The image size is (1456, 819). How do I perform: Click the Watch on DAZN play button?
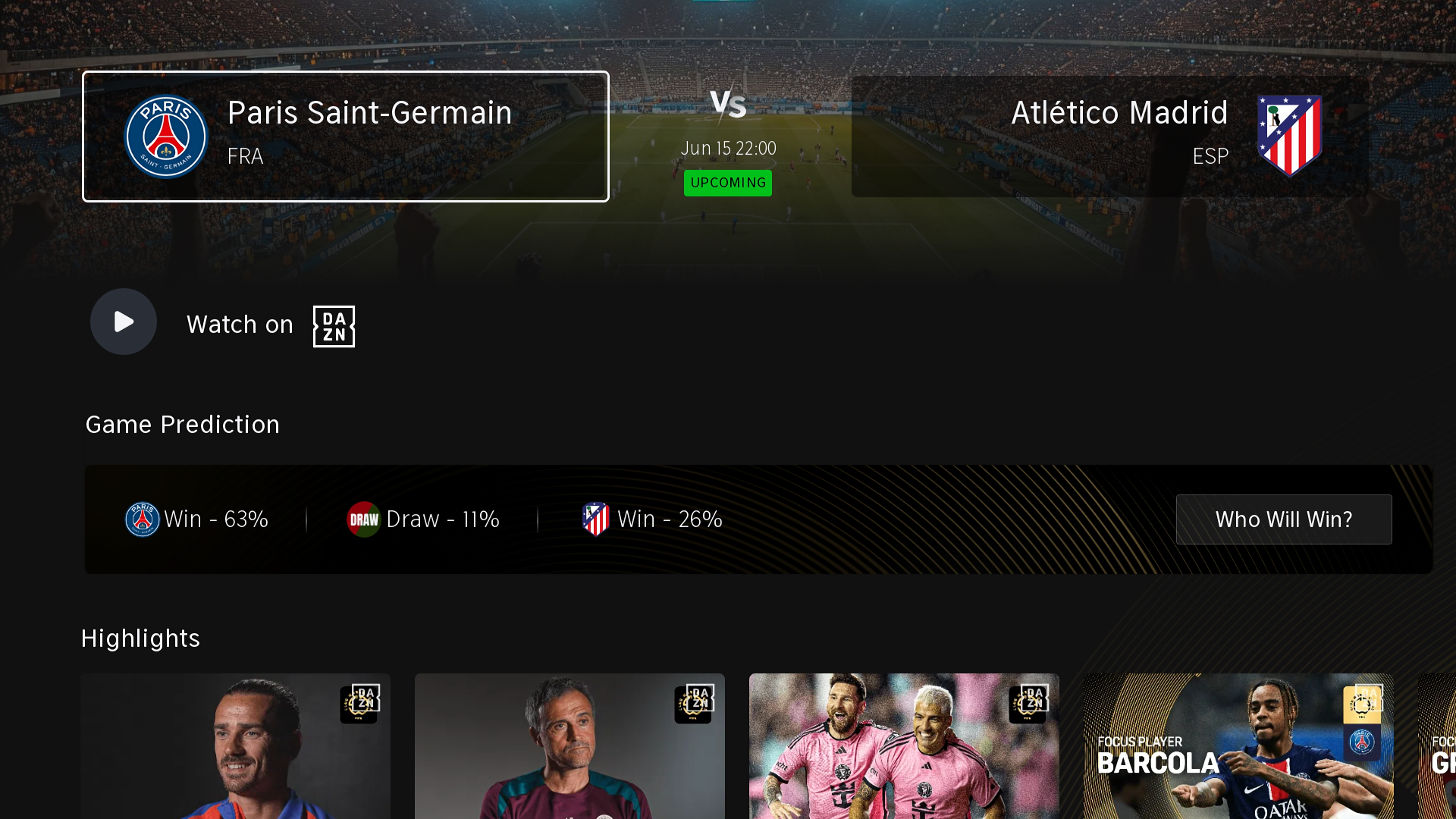[124, 322]
